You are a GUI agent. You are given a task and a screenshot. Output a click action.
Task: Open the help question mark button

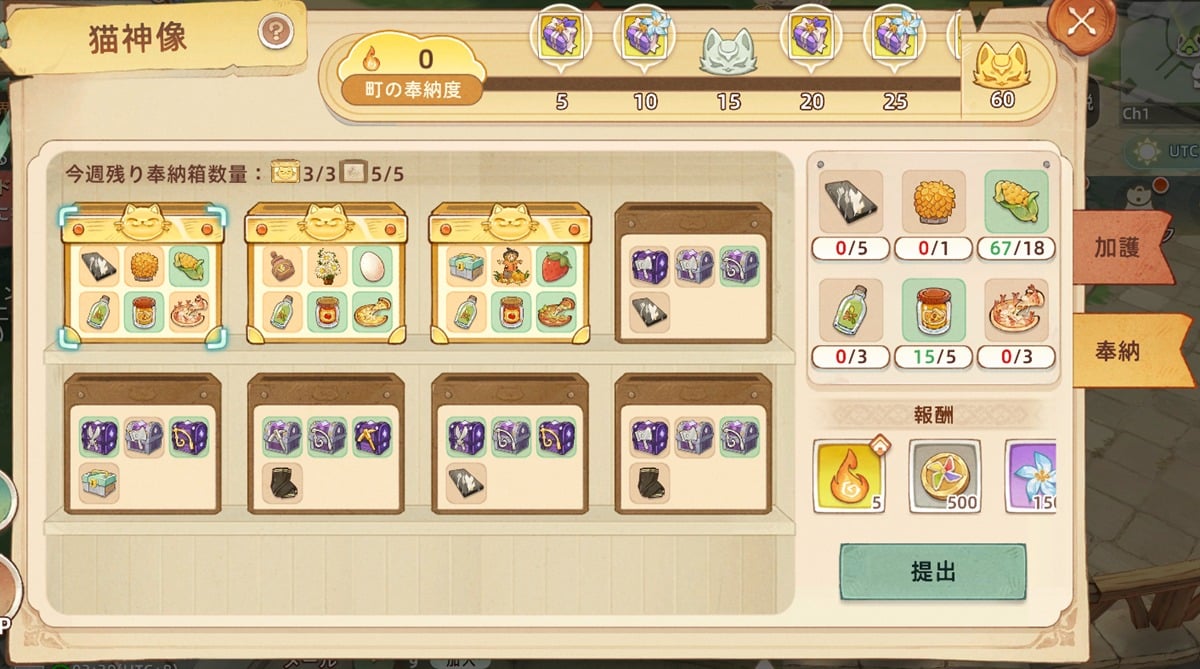tap(276, 33)
